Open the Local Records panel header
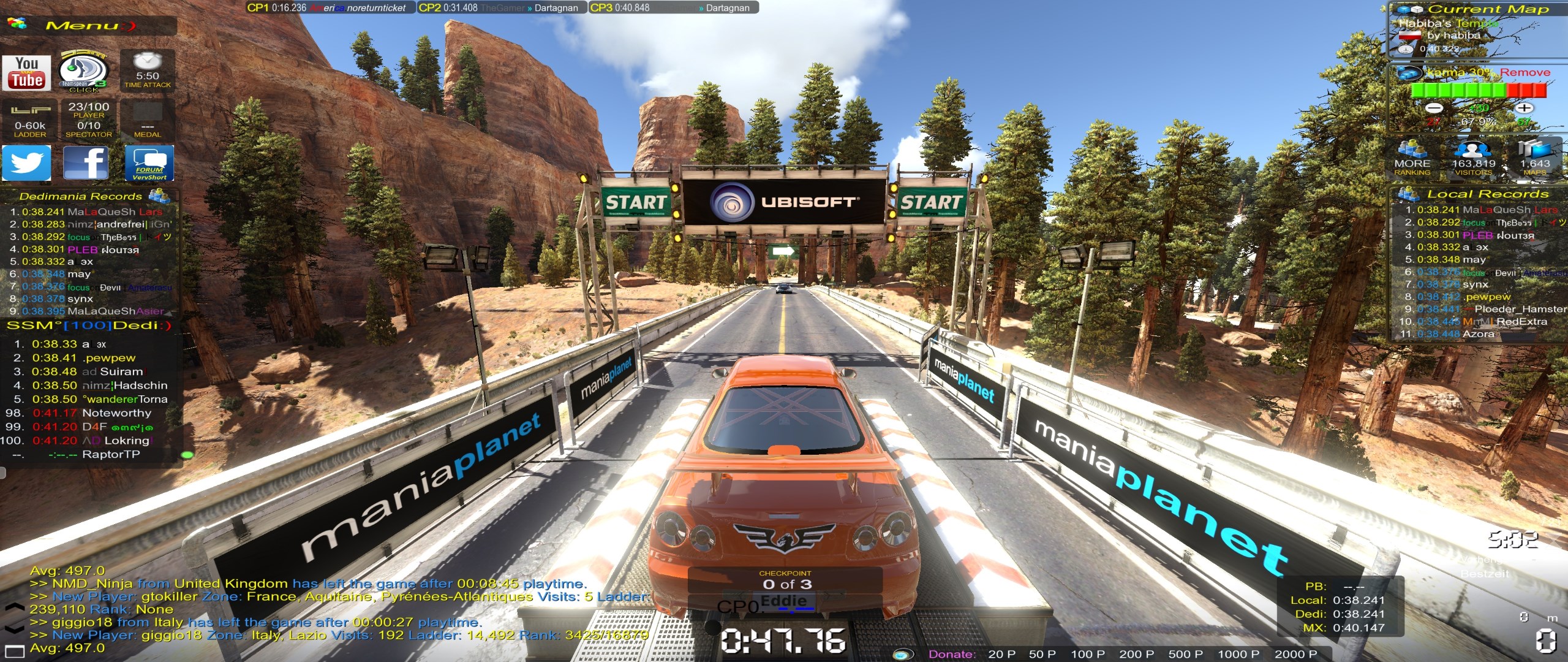The height and width of the screenshot is (662, 1568). click(x=1487, y=194)
